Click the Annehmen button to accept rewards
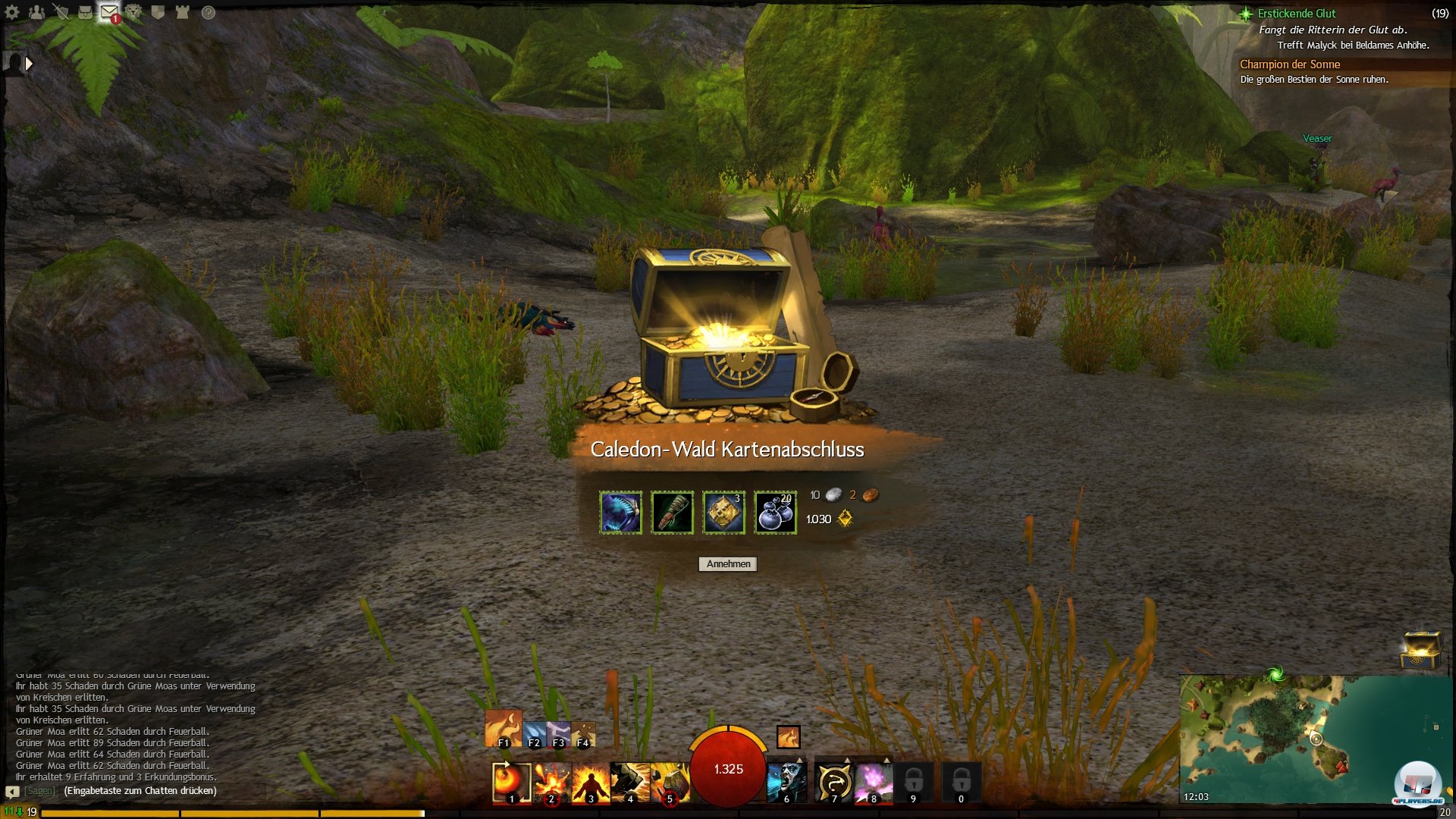This screenshot has height=819, width=1456. [x=728, y=564]
